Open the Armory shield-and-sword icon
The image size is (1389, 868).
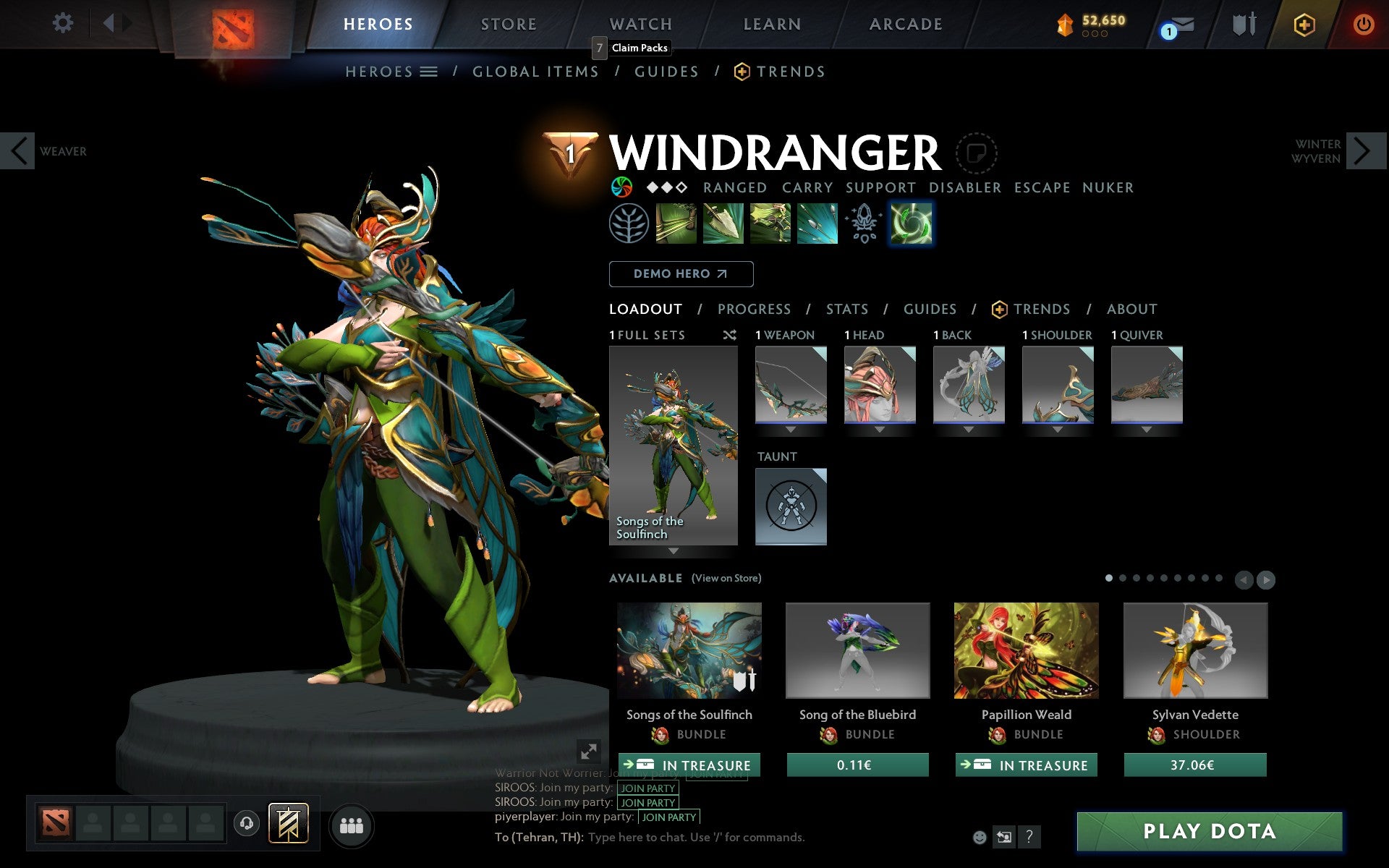pyautogui.click(x=1243, y=24)
